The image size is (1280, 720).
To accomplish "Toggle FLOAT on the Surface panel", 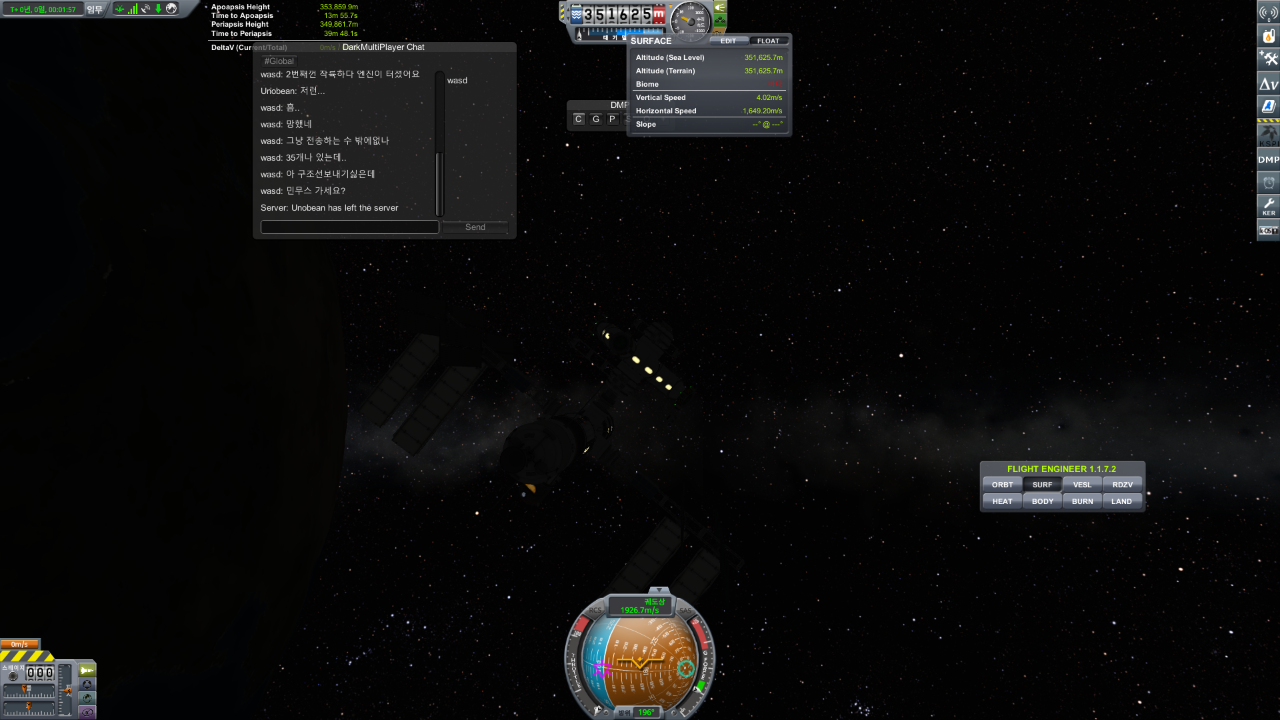I will coord(768,41).
